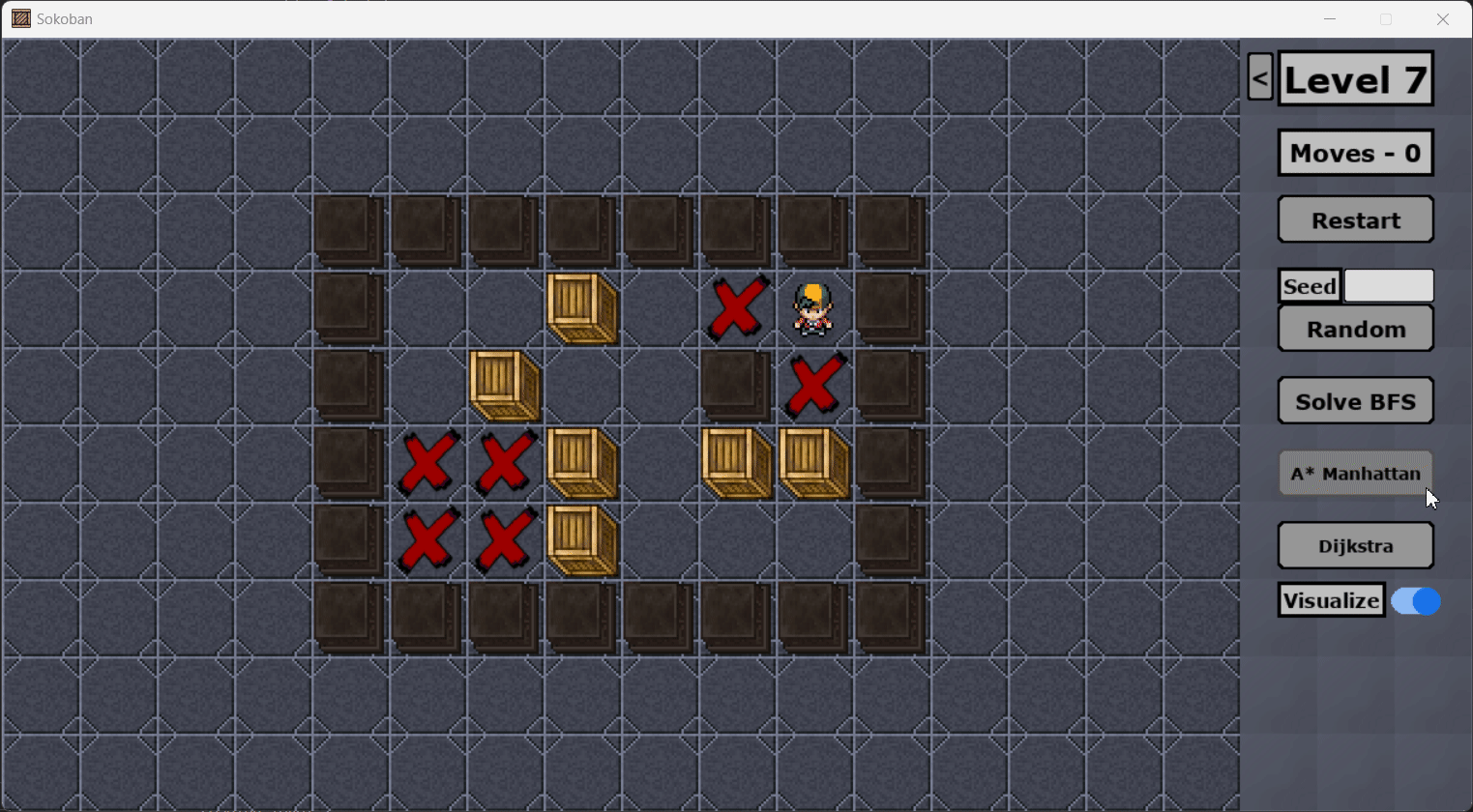Click the Level 7 header
The height and width of the screenshot is (812, 1473).
click(1355, 78)
